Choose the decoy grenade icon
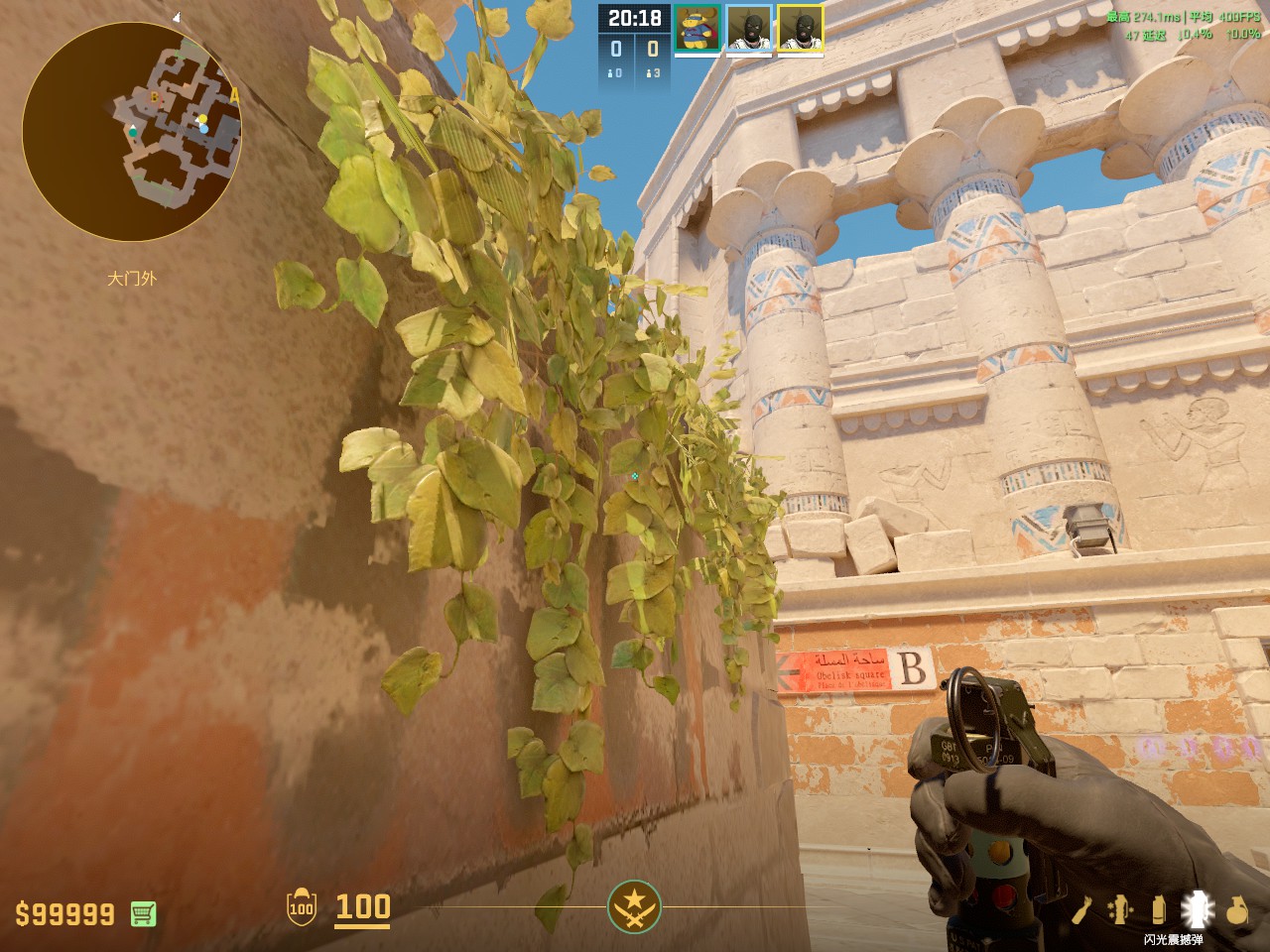1270x952 pixels. pyautogui.click(x=1120, y=910)
